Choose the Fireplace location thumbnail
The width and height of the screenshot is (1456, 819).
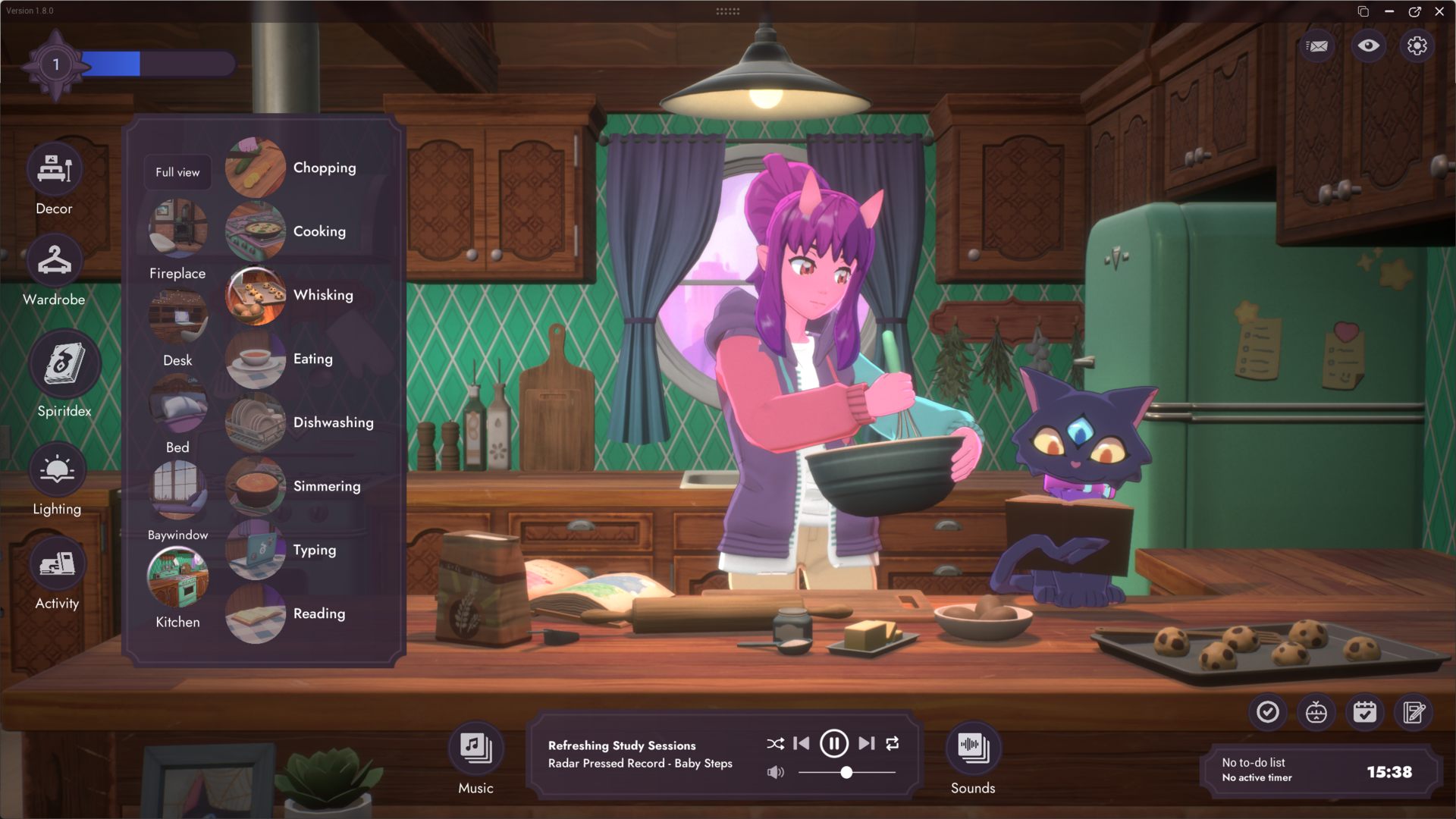(x=177, y=228)
